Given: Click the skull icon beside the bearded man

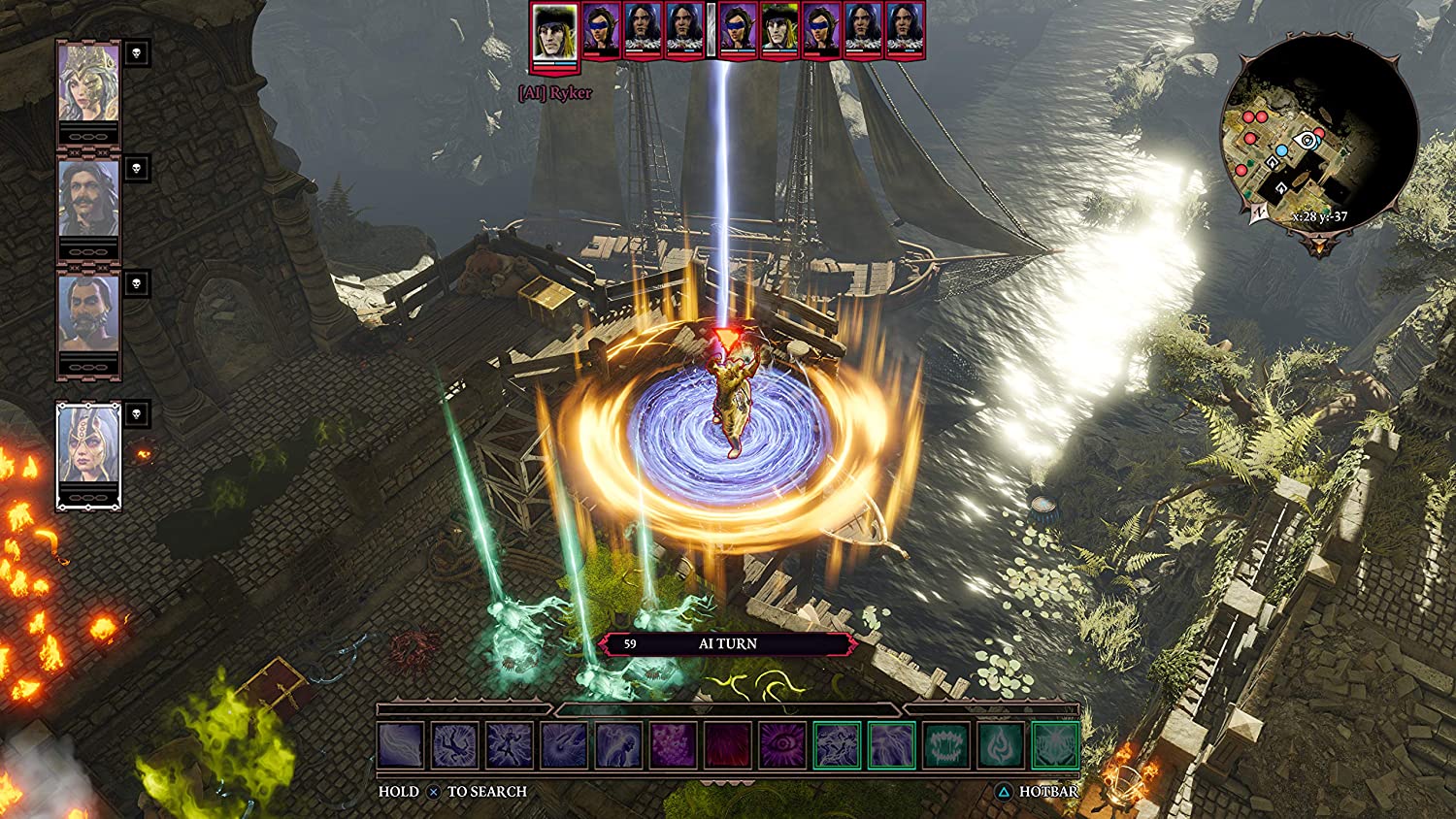Looking at the screenshot, I should (x=137, y=283).
